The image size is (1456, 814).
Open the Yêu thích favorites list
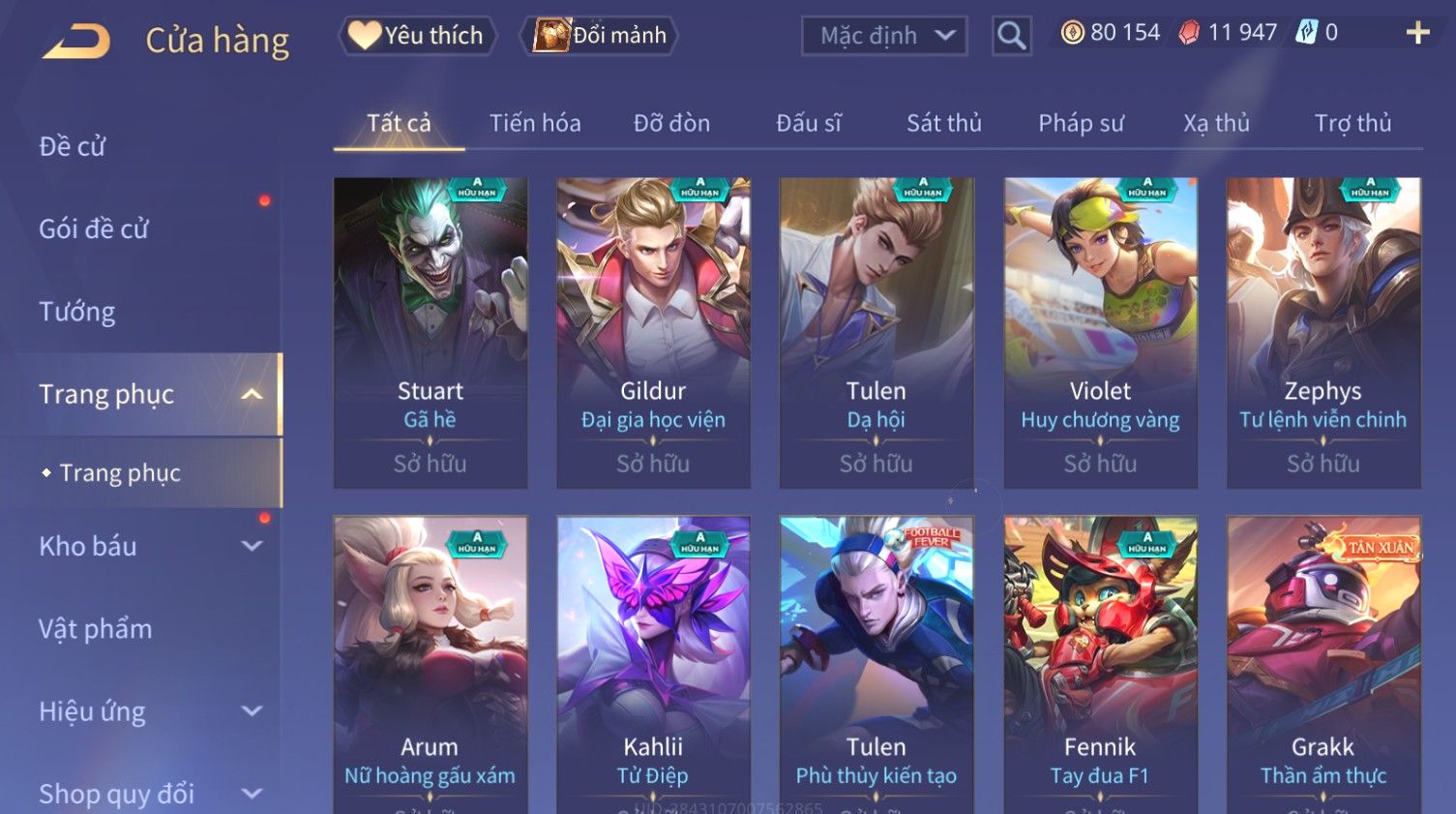pyautogui.click(x=417, y=36)
